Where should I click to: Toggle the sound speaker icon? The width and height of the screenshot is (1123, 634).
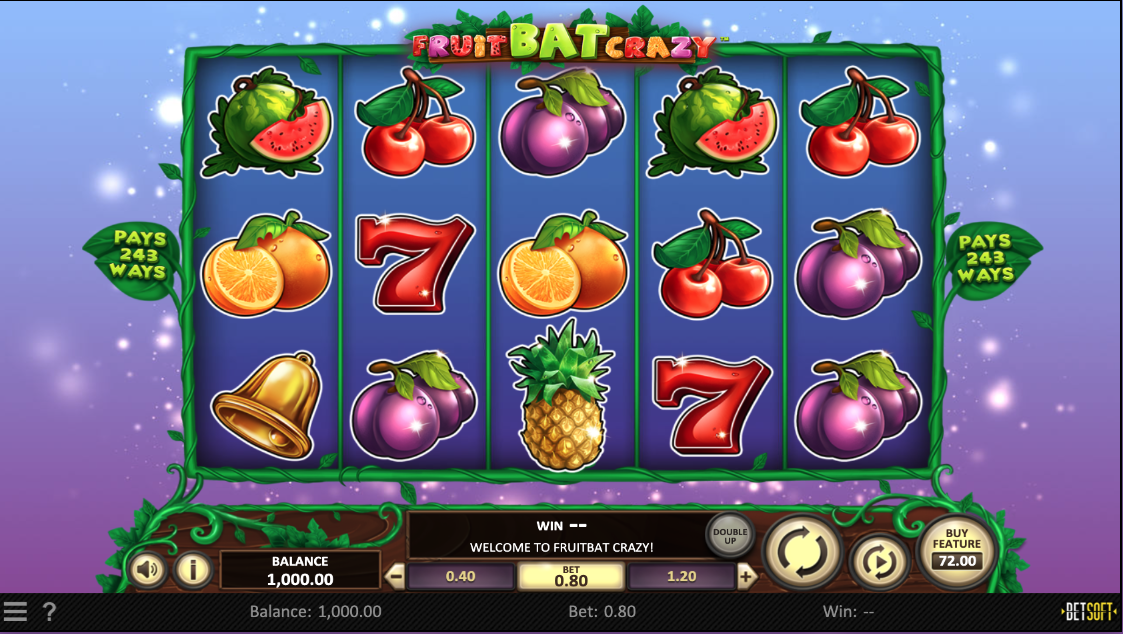point(148,570)
